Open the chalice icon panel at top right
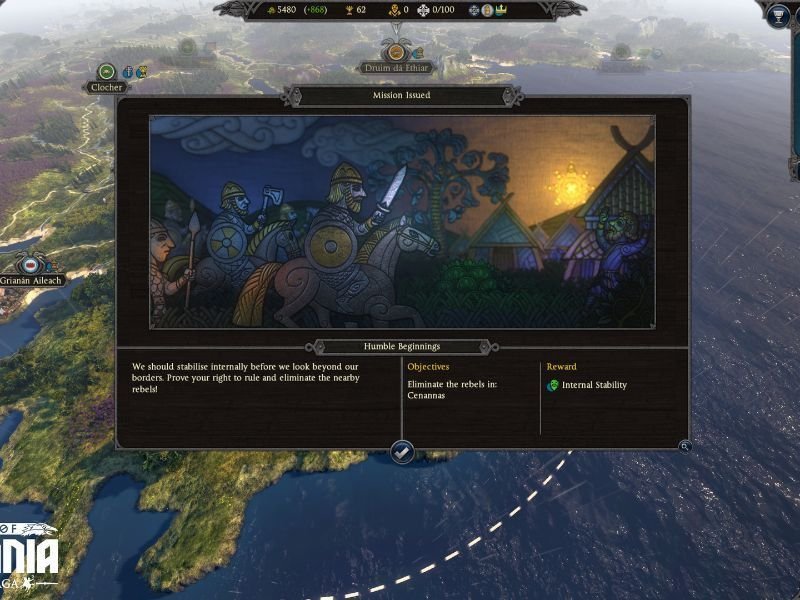800x600 pixels. click(x=778, y=15)
